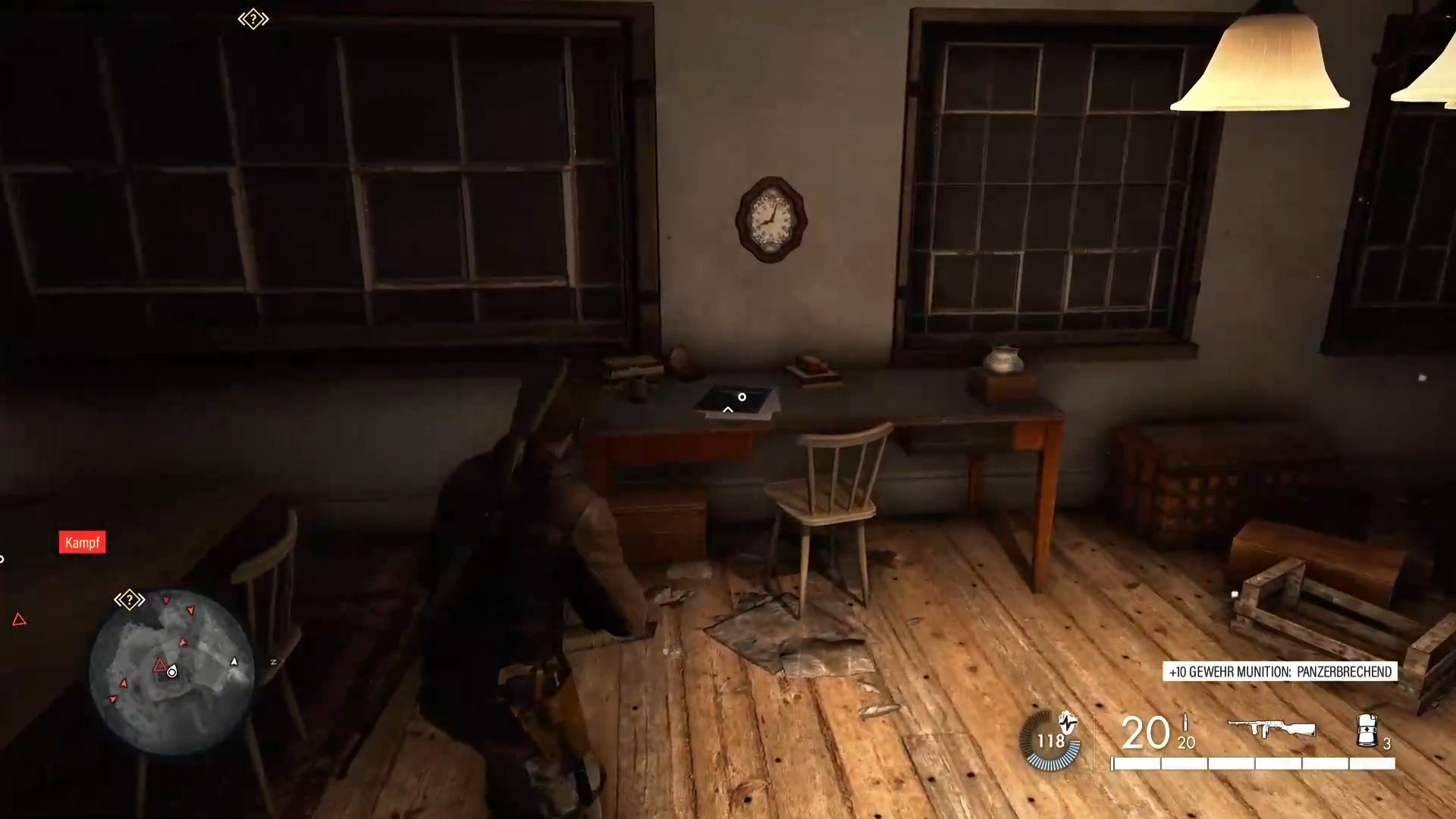The height and width of the screenshot is (819, 1456).
Task: Select the submachine gun weapon icon
Action: [x=1272, y=729]
